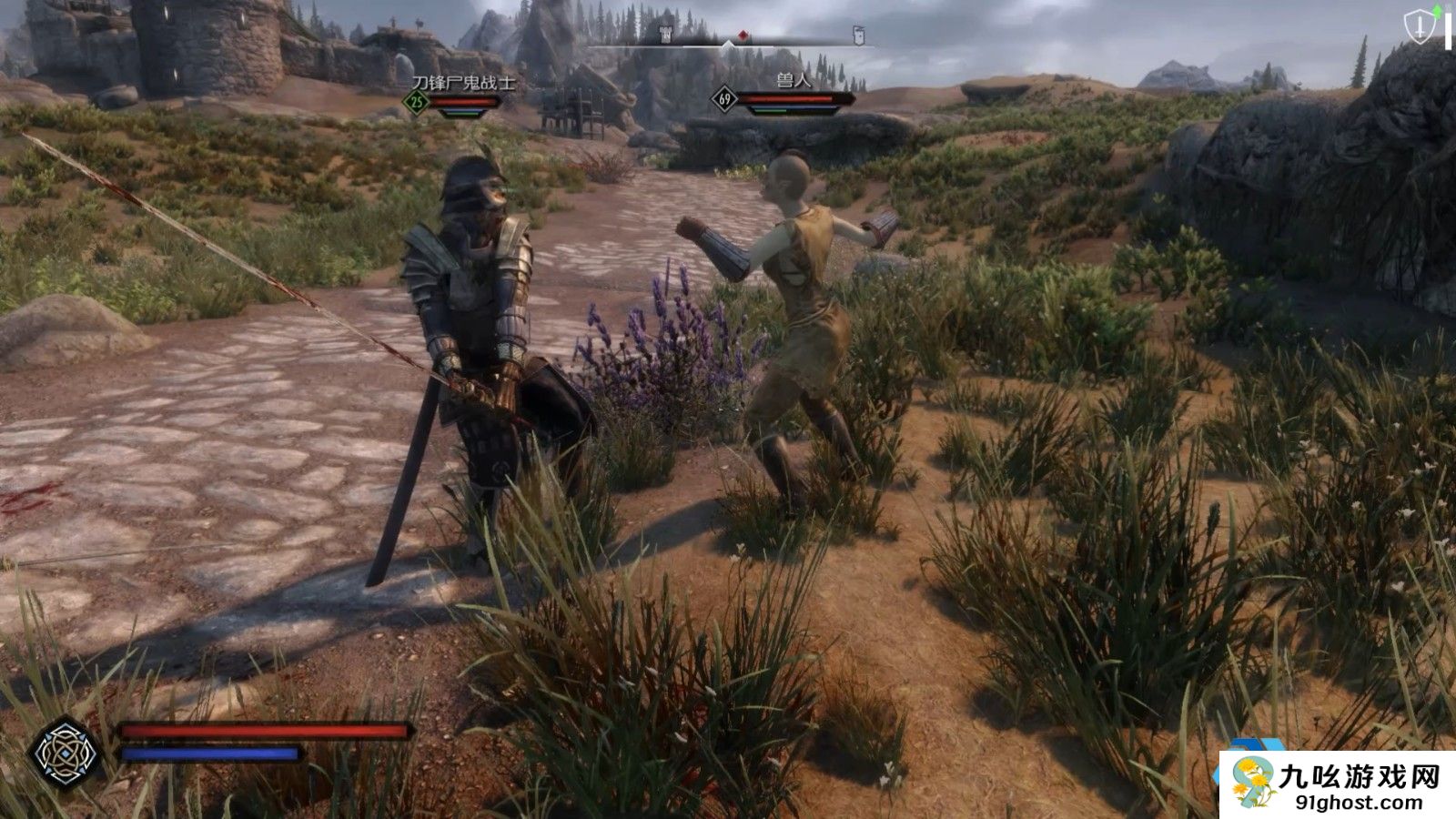This screenshot has width=1456, height=819.
Task: Click the red diamond enemy marker on the compass
Action: 743,35
